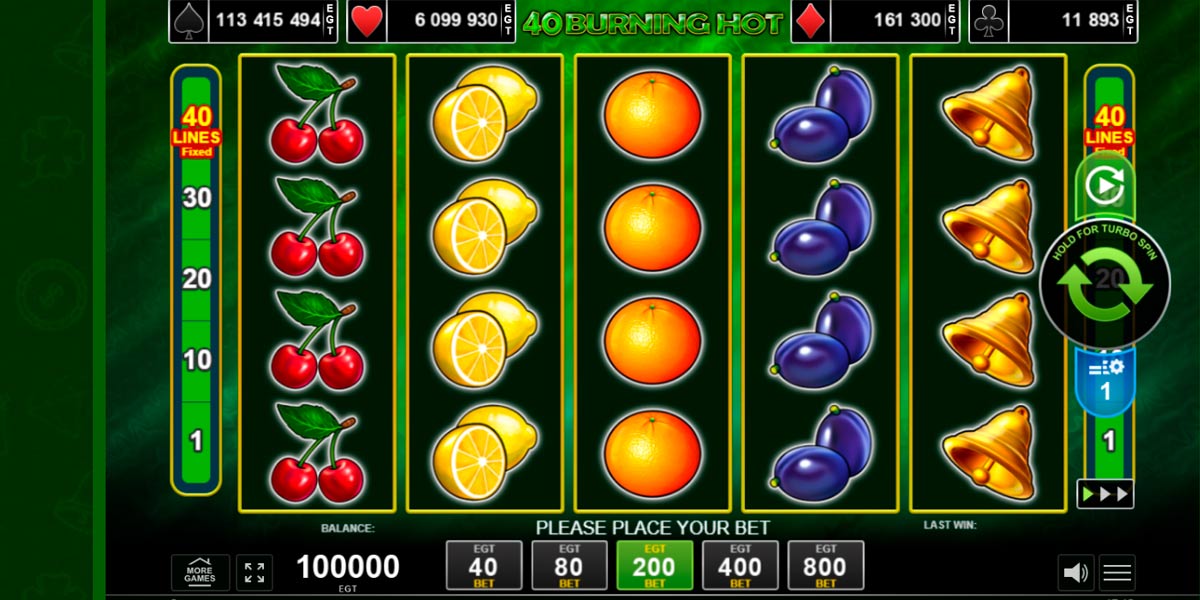The height and width of the screenshot is (600, 1200).
Task: Select the green 200 EGT bet
Action: click(x=655, y=566)
